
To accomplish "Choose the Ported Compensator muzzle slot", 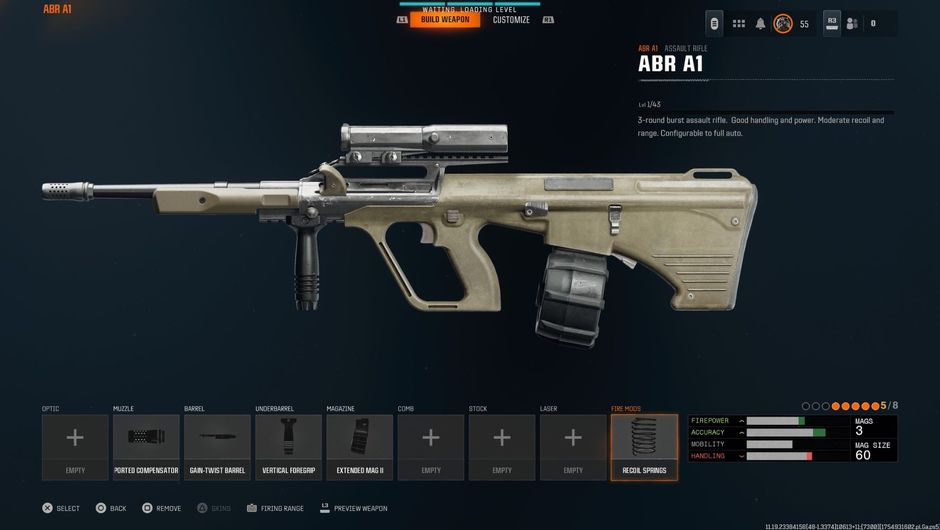I will pyautogui.click(x=146, y=447).
